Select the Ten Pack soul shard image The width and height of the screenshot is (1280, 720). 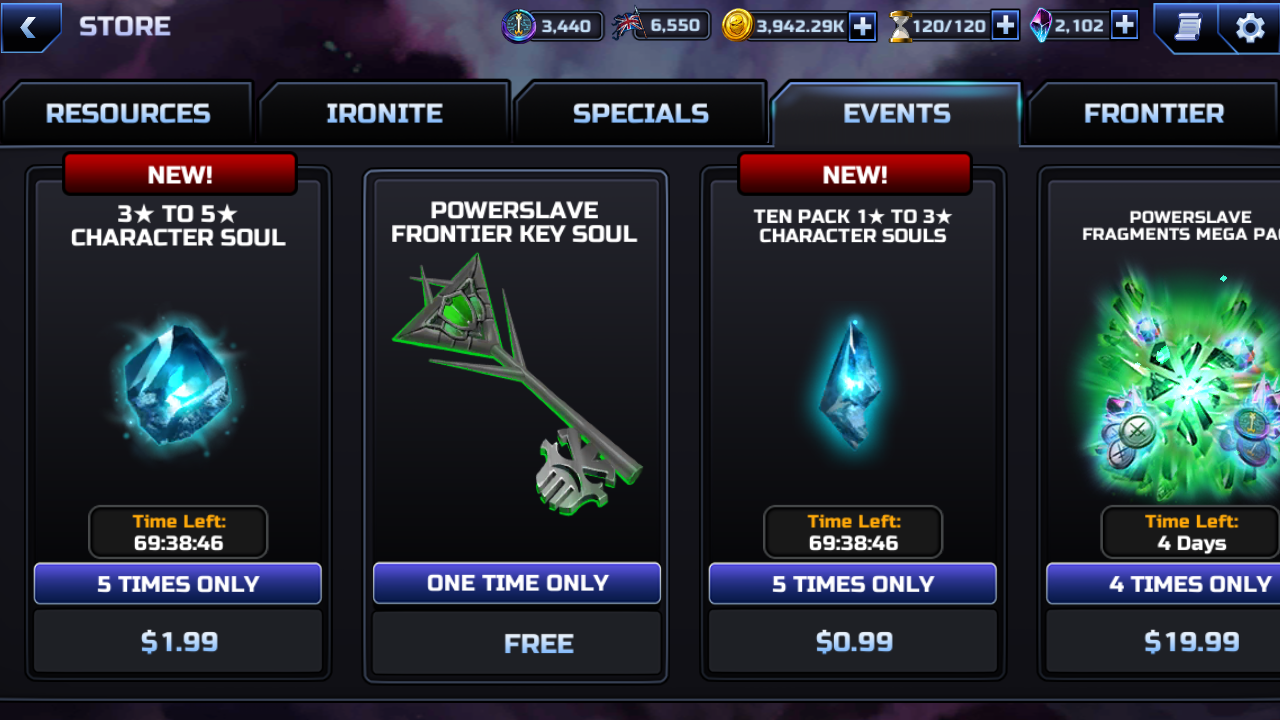point(853,385)
